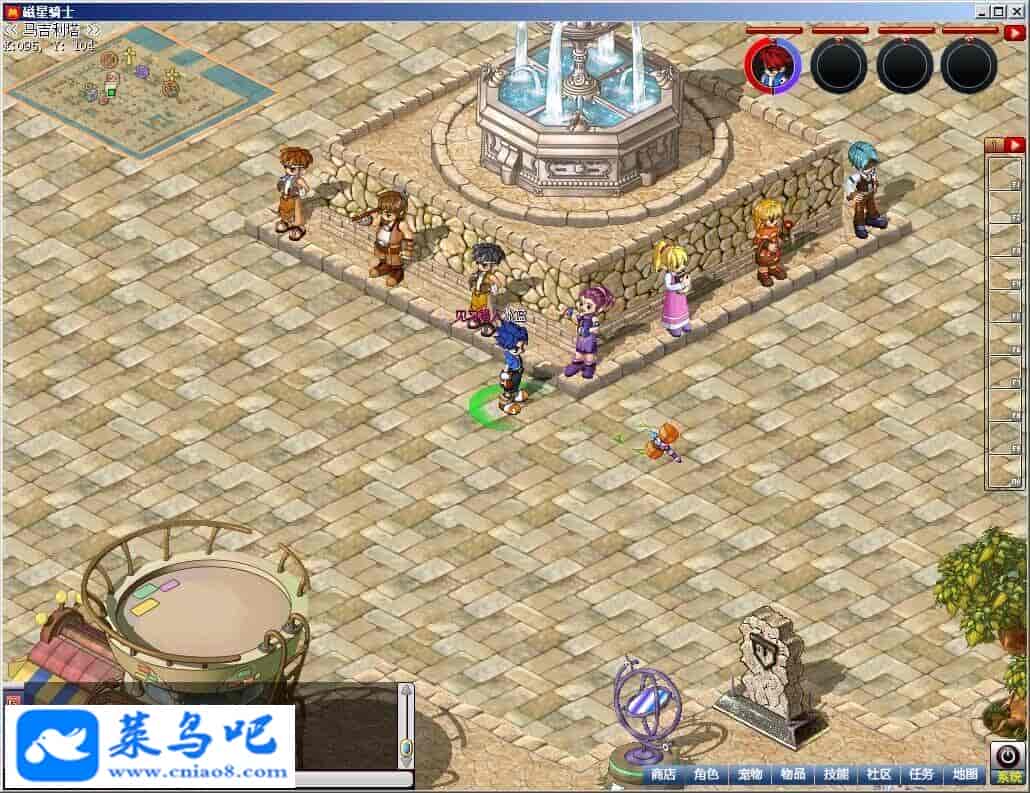
Task: Click the red arrow beside party portraits
Action: tap(1013, 33)
